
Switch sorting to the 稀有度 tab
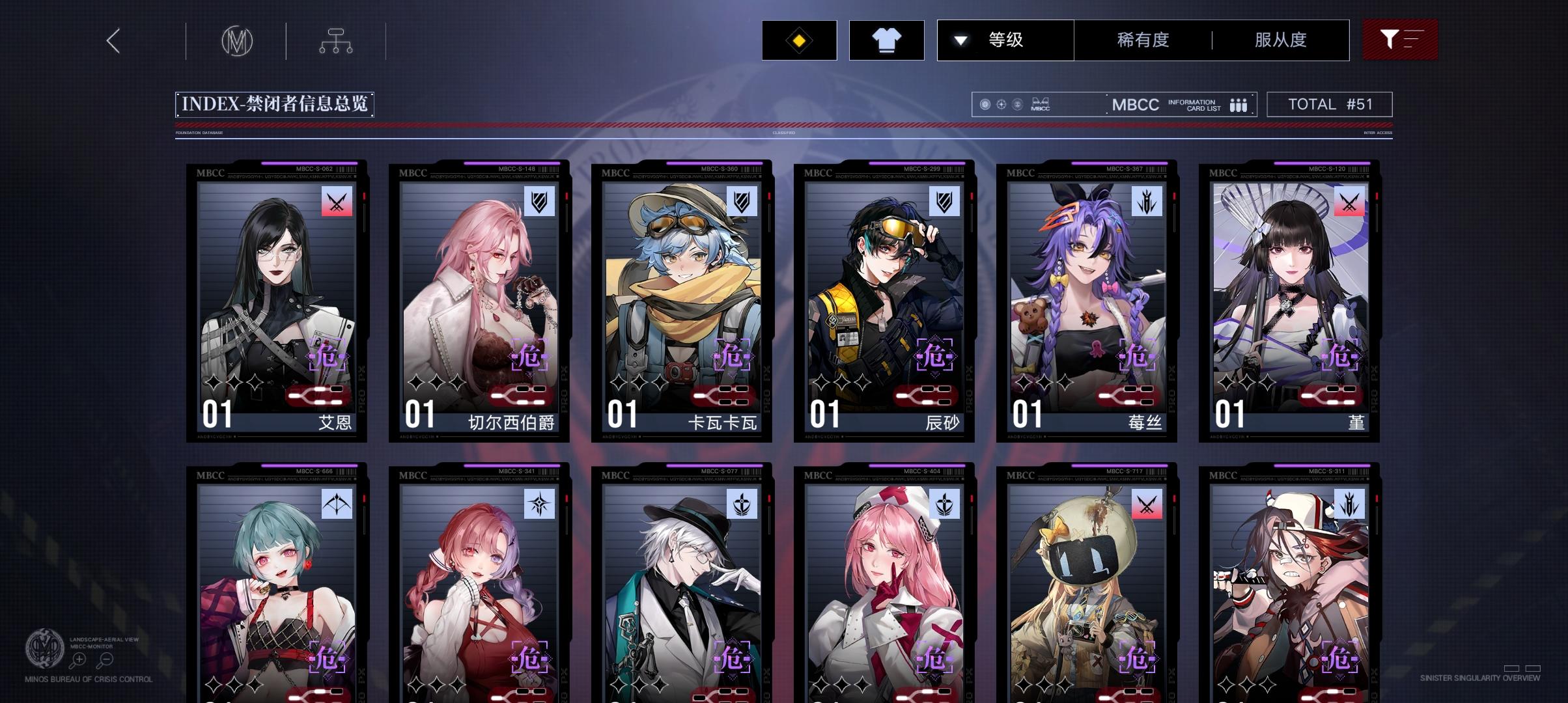click(x=1142, y=40)
